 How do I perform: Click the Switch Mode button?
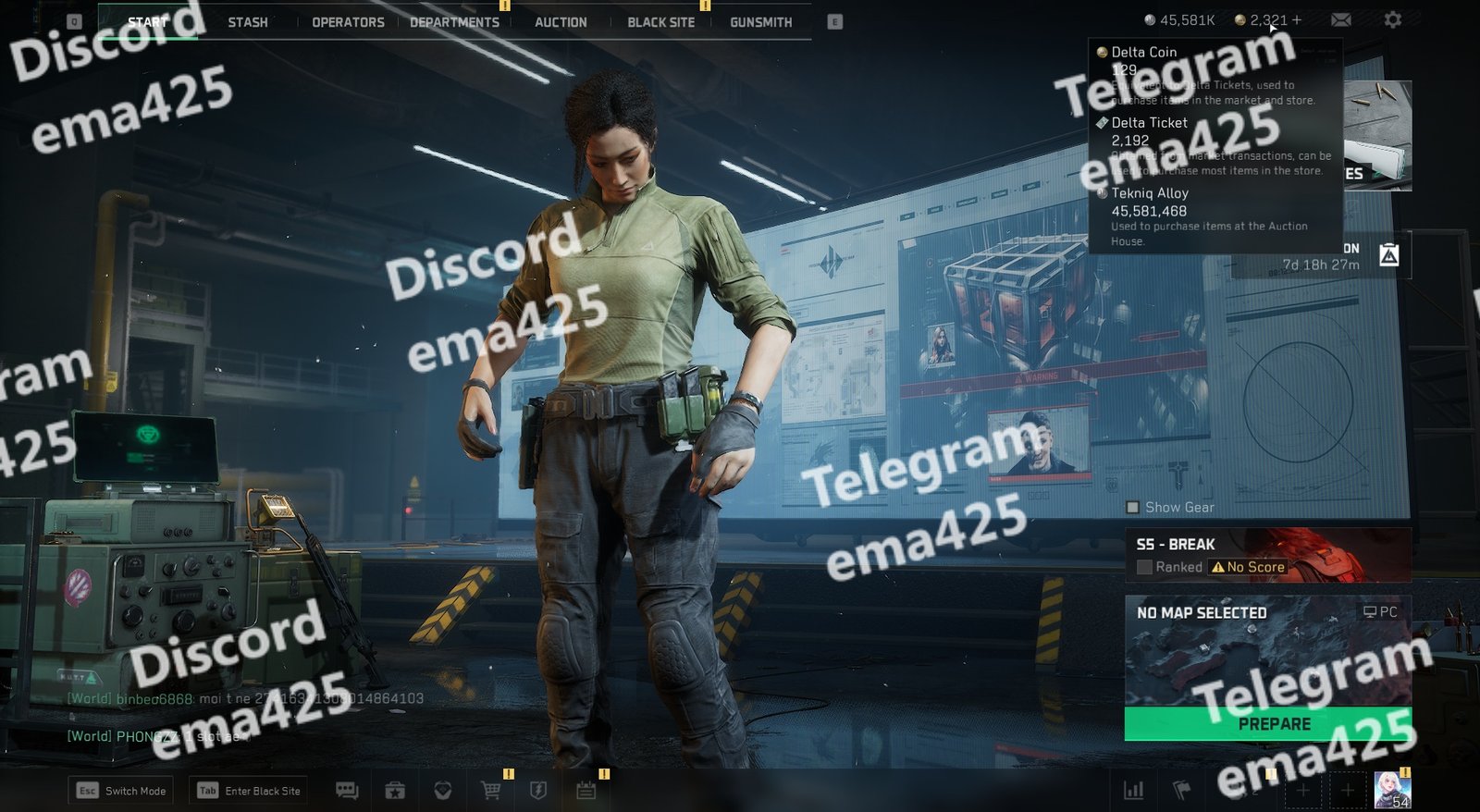(121, 791)
